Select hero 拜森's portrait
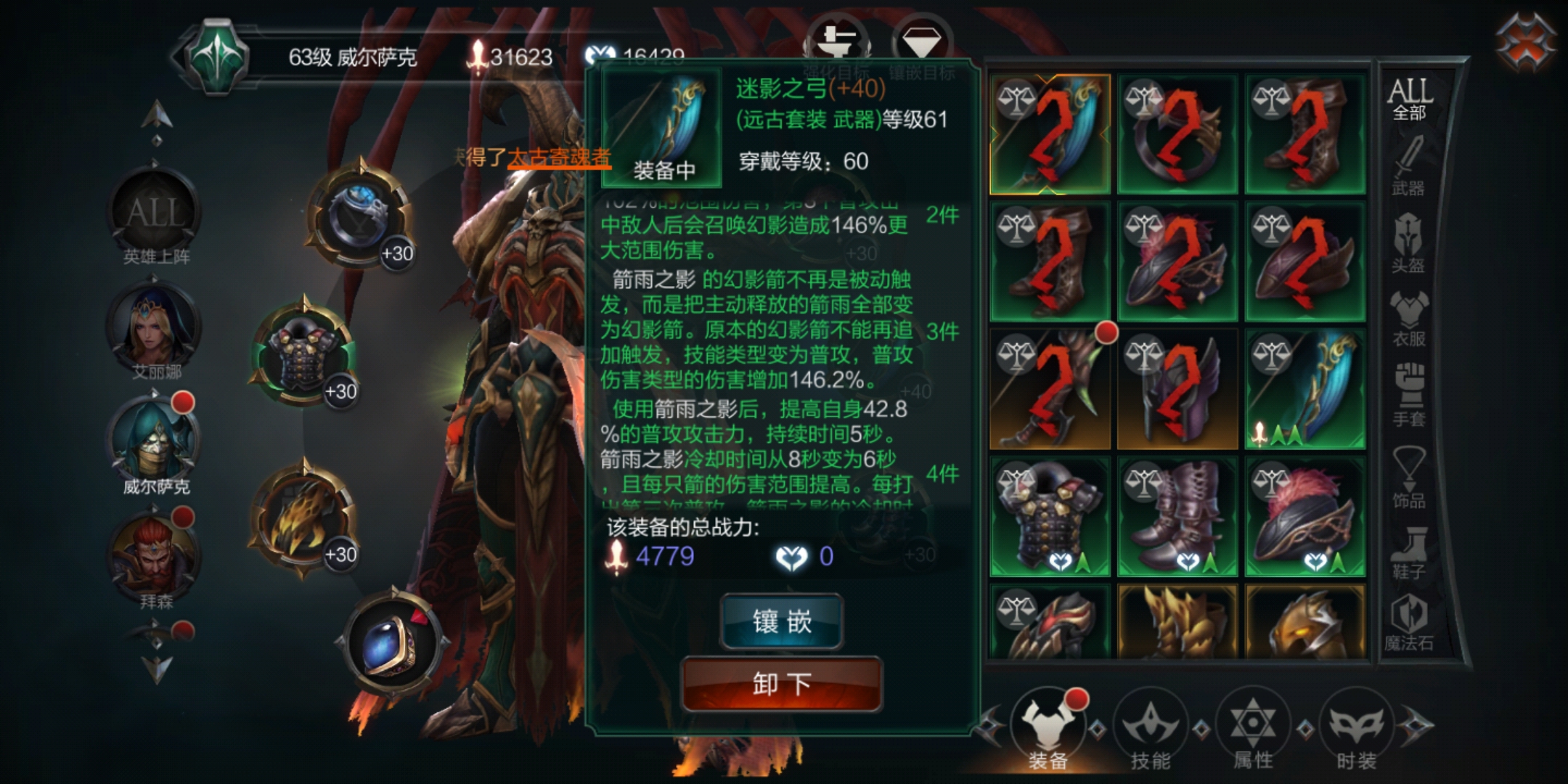 [x=152, y=552]
